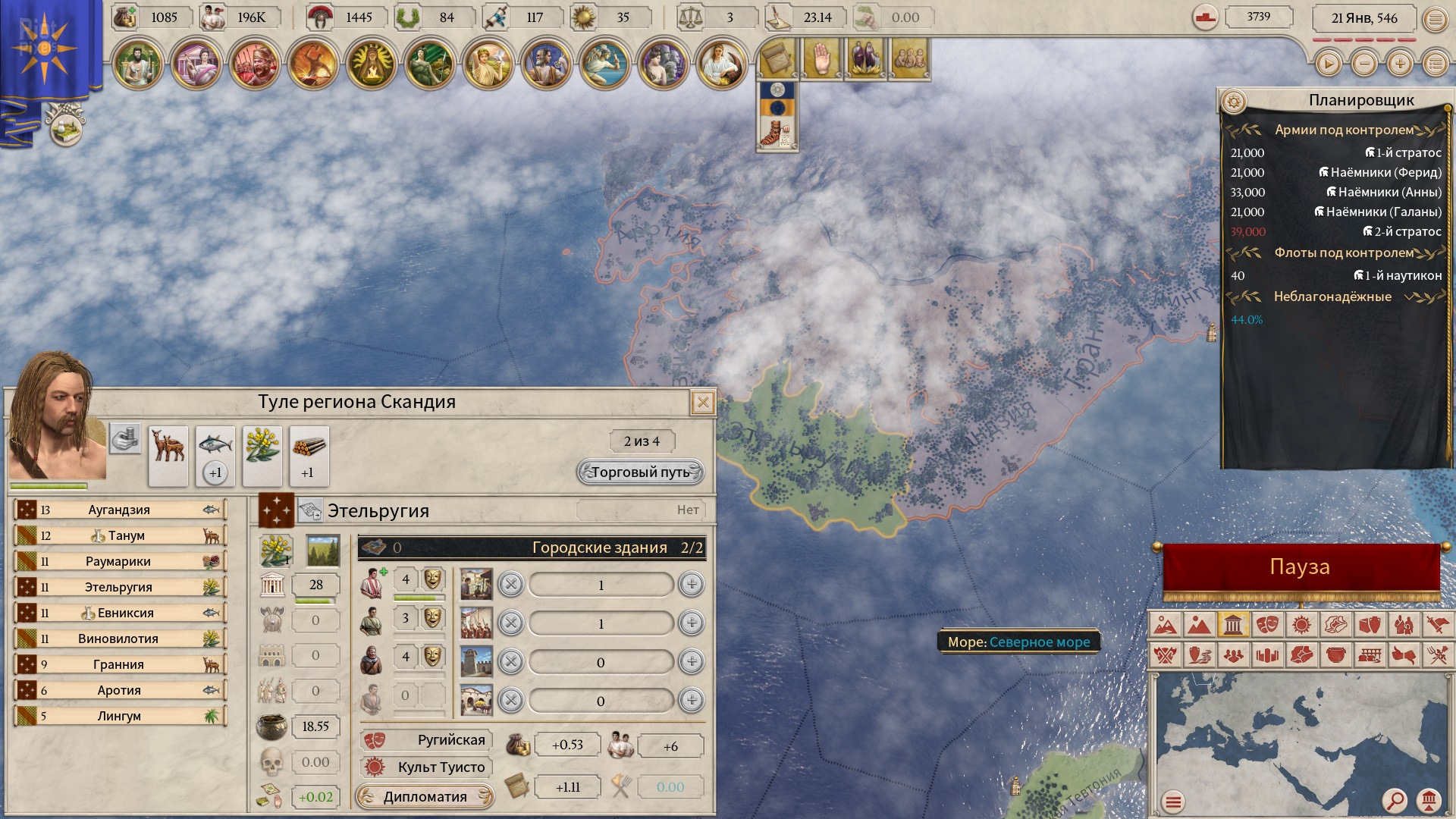The height and width of the screenshot is (819, 1456).
Task: Decrease game speed with minus button
Action: pos(1364,64)
